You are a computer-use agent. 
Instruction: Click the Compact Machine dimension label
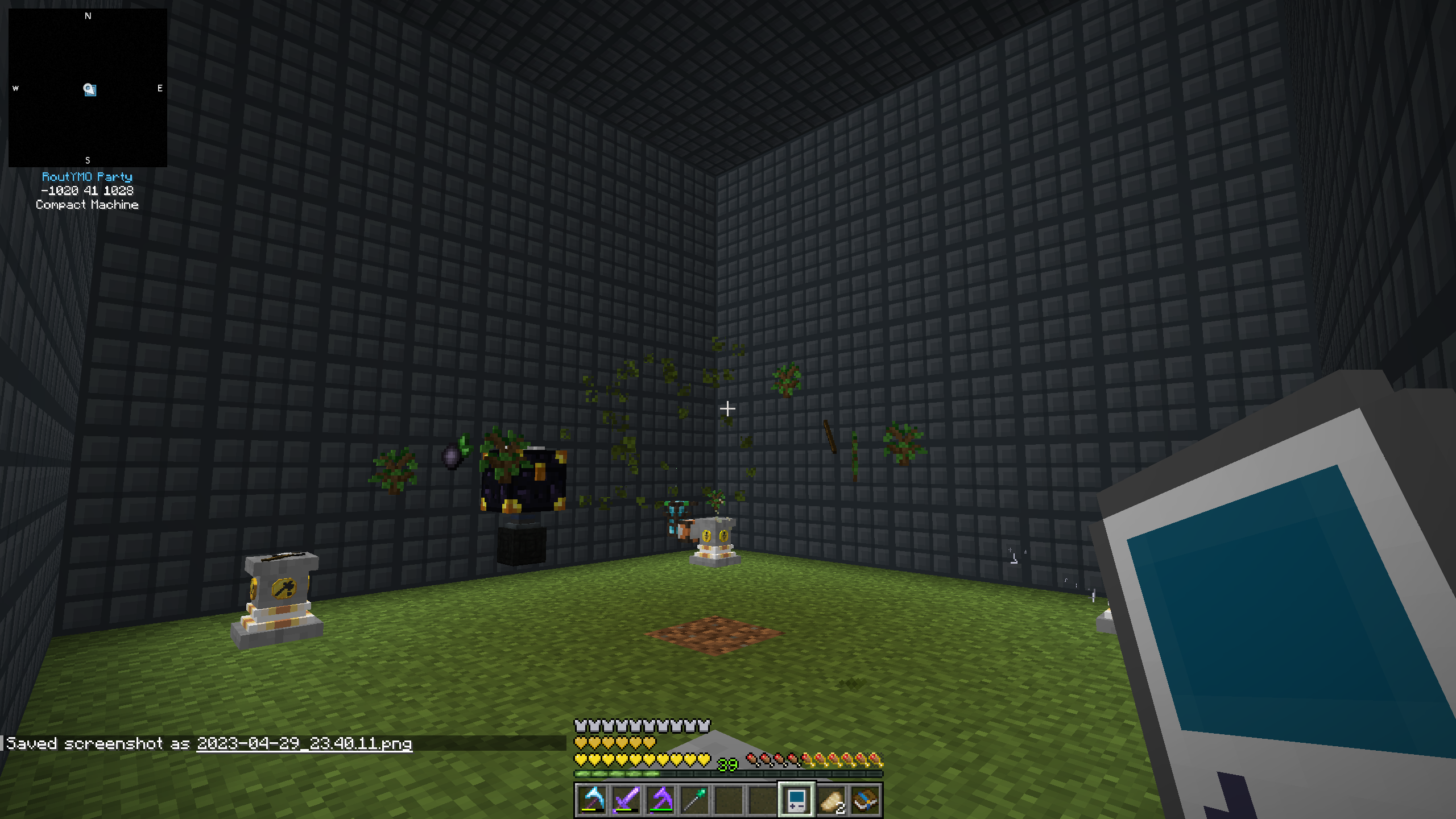(x=86, y=204)
